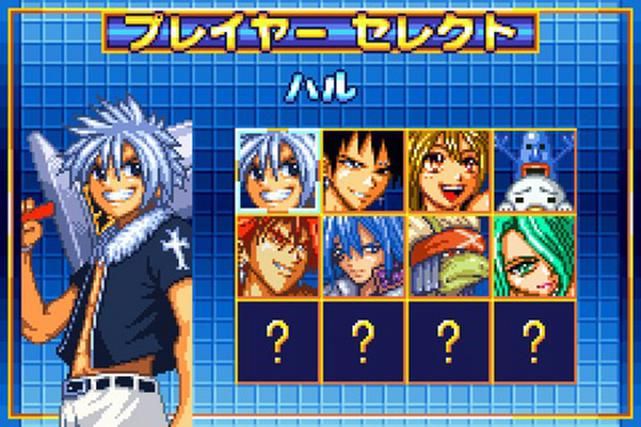Select the silver-haired Haru portrait
The height and width of the screenshot is (427, 641).
(x=278, y=171)
